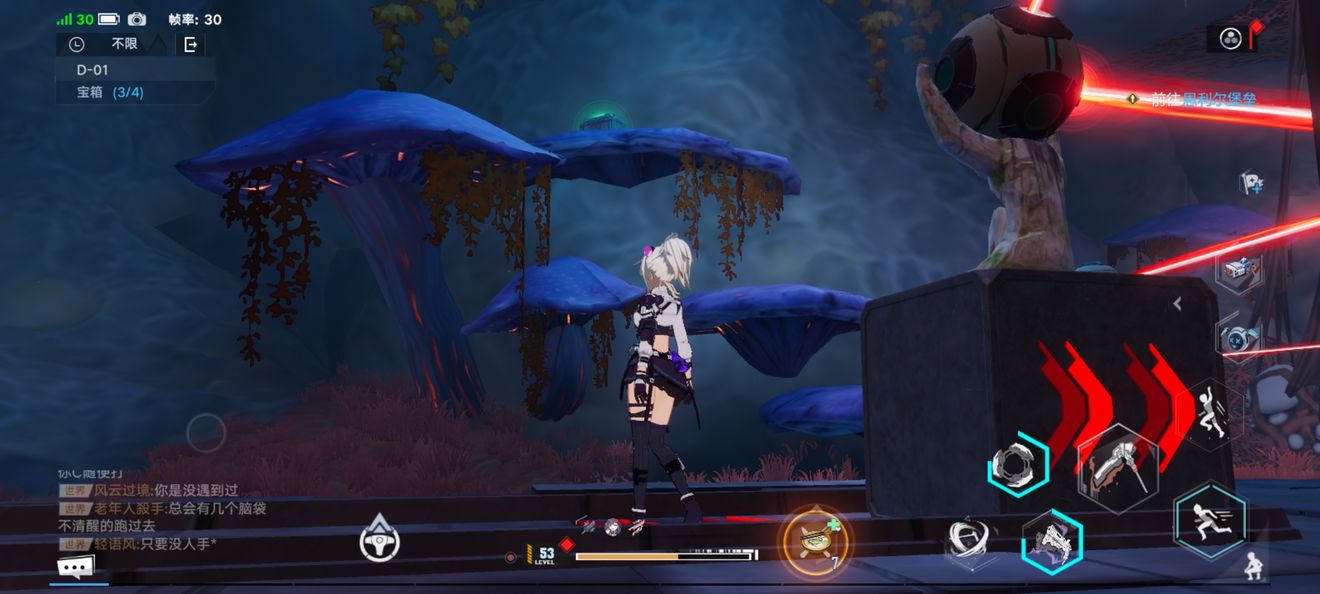
Task: Attack with the main scythe weapon button
Action: [x=1118, y=468]
